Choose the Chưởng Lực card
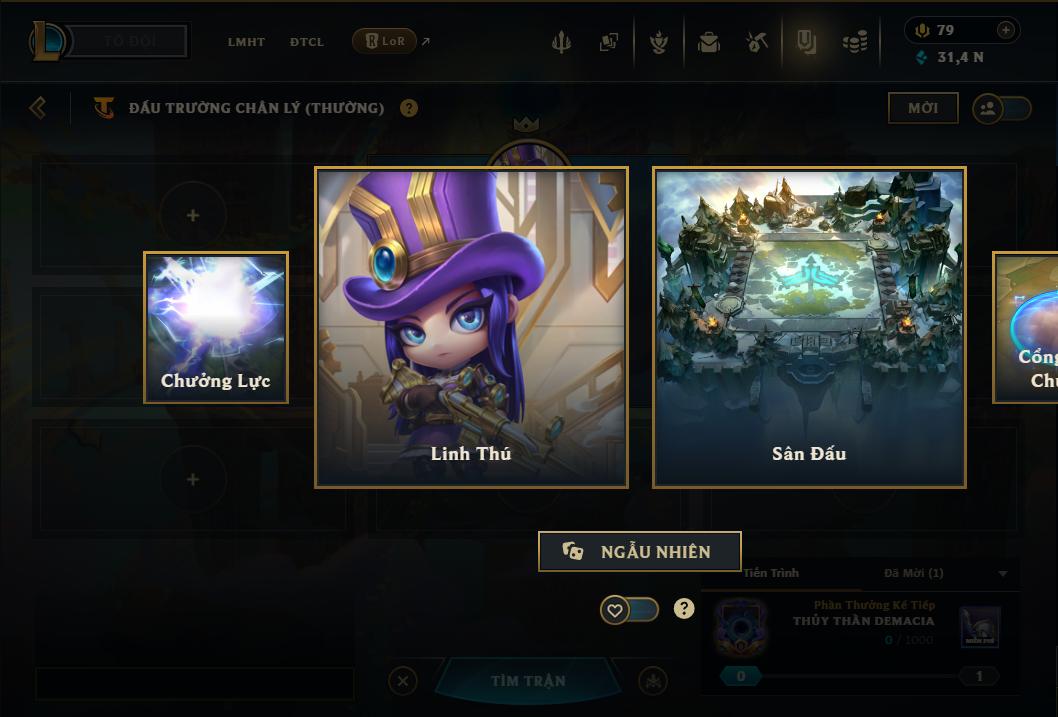This screenshot has height=717, width=1058. point(216,327)
